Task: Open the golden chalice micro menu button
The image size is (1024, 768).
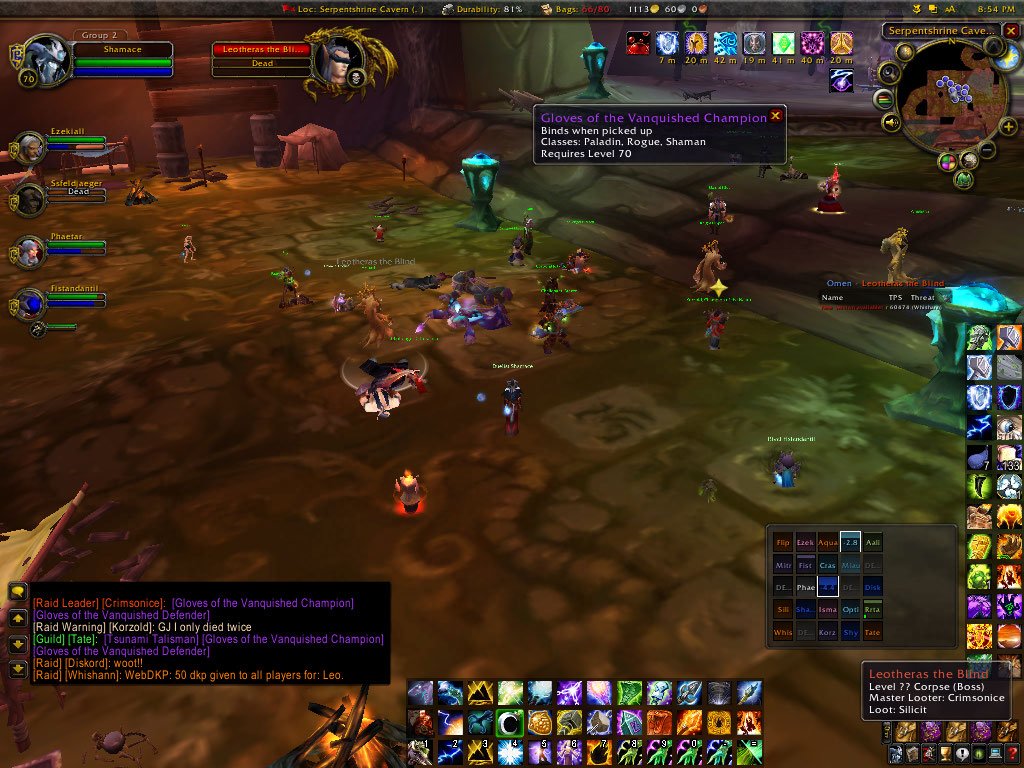Action: pyautogui.click(x=945, y=754)
